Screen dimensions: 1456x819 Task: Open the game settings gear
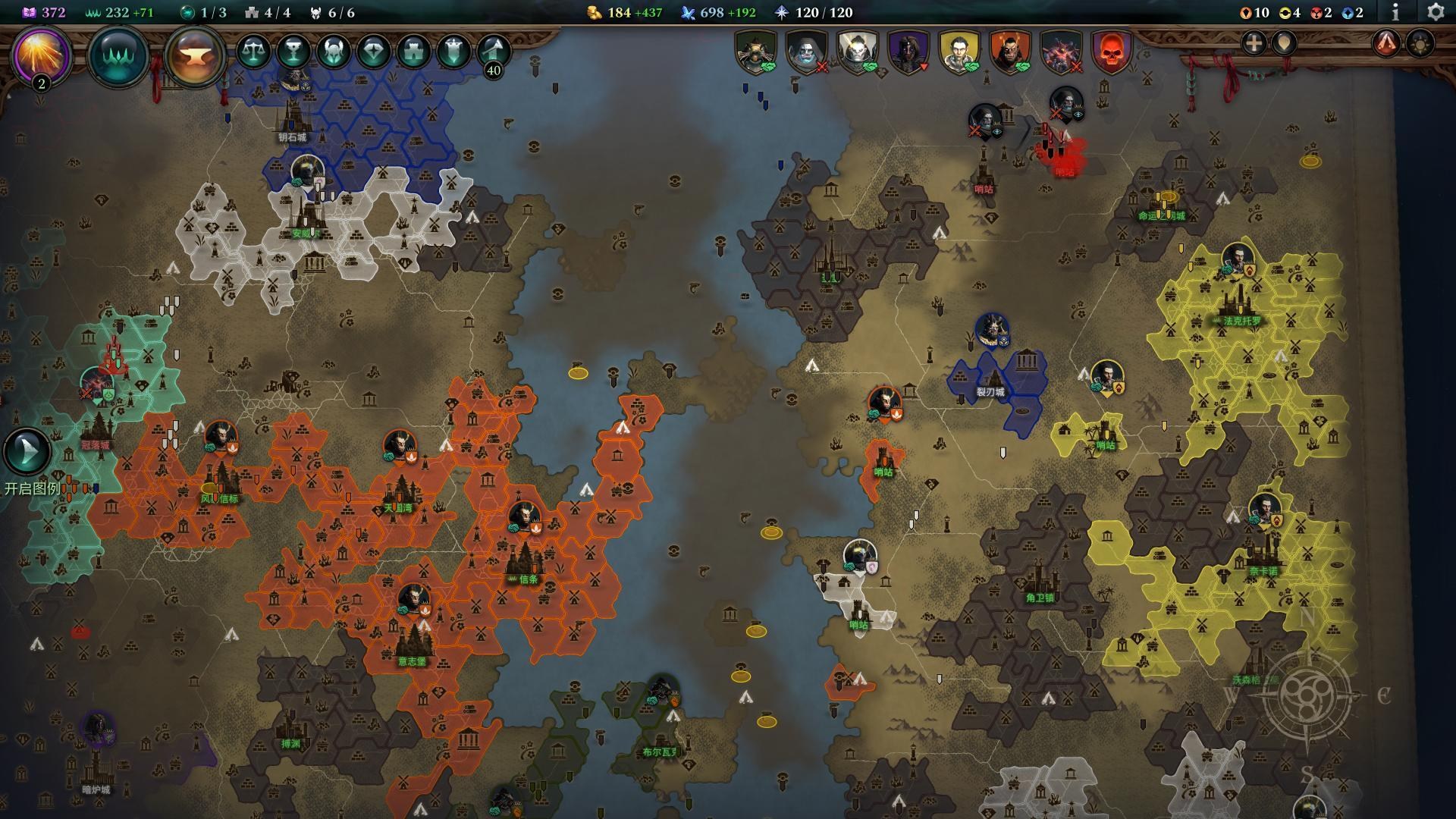tap(1435, 12)
